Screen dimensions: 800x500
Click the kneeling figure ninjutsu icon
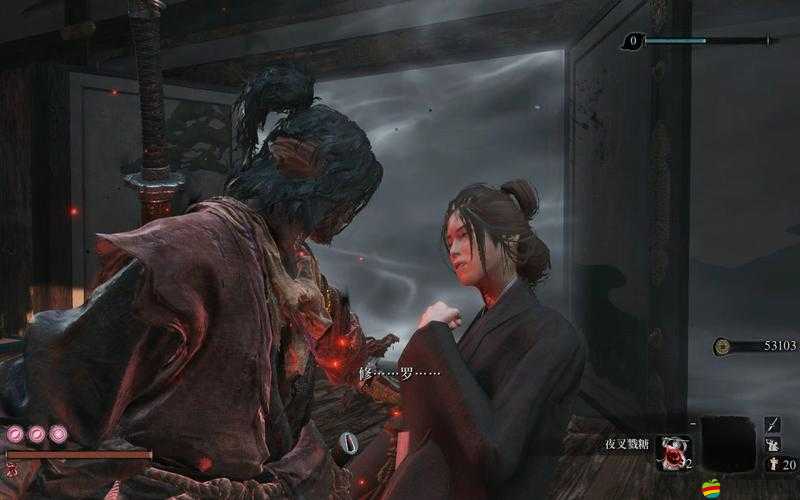773,444
